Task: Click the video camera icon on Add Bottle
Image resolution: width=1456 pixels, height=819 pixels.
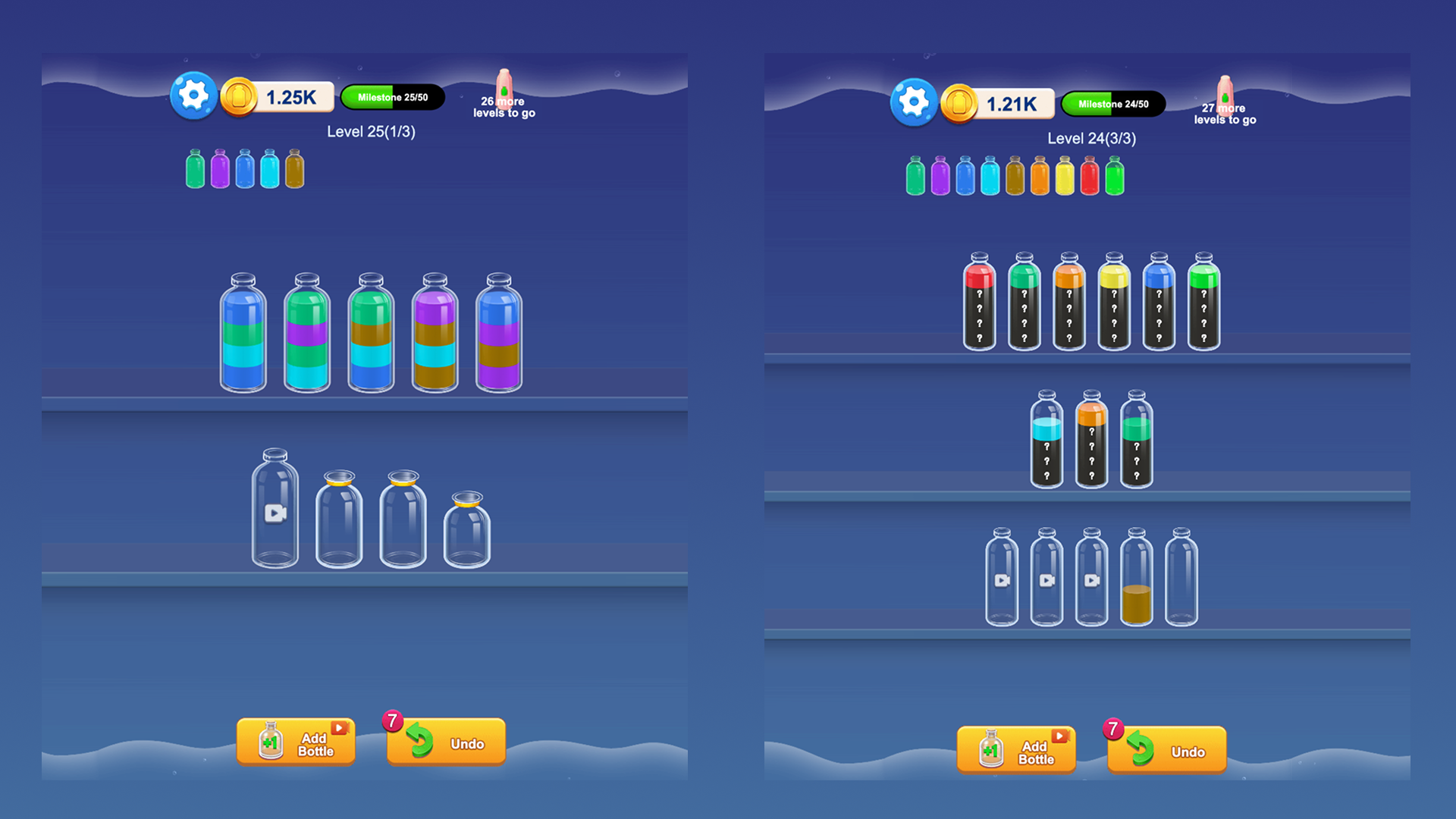Action: click(x=338, y=726)
